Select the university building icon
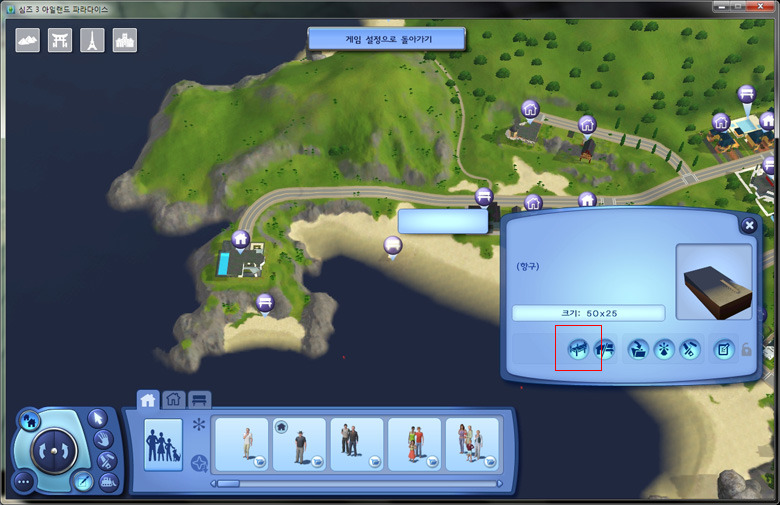 click(124, 40)
